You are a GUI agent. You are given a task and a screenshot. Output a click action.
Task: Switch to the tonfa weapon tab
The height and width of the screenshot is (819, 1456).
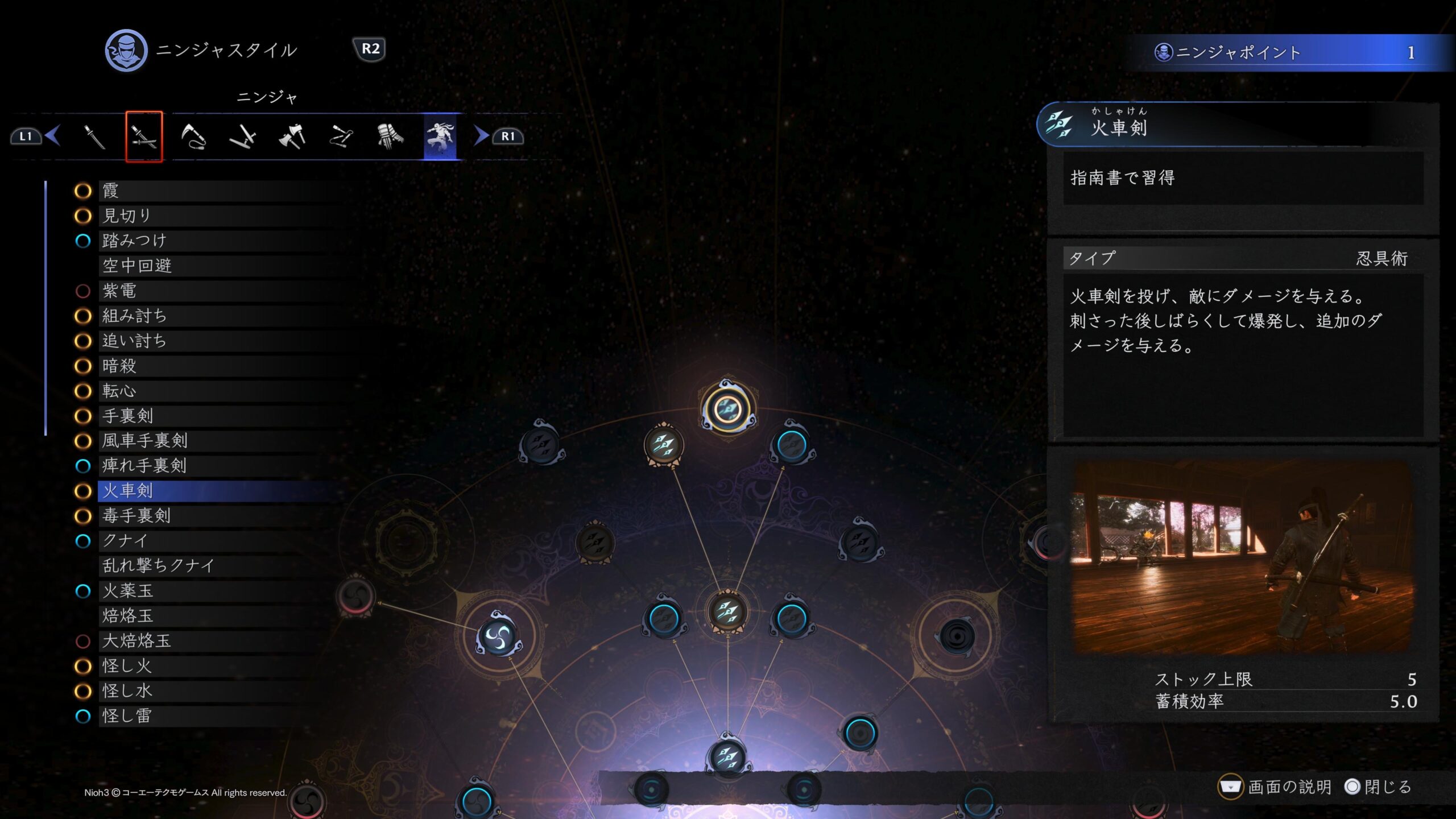click(243, 136)
